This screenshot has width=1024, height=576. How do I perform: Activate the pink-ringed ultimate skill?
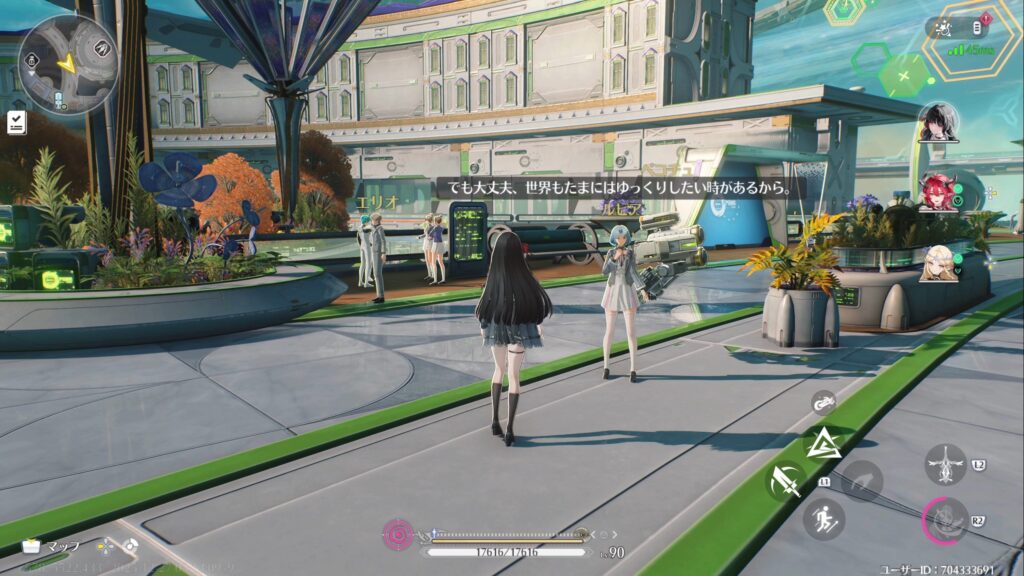(945, 520)
